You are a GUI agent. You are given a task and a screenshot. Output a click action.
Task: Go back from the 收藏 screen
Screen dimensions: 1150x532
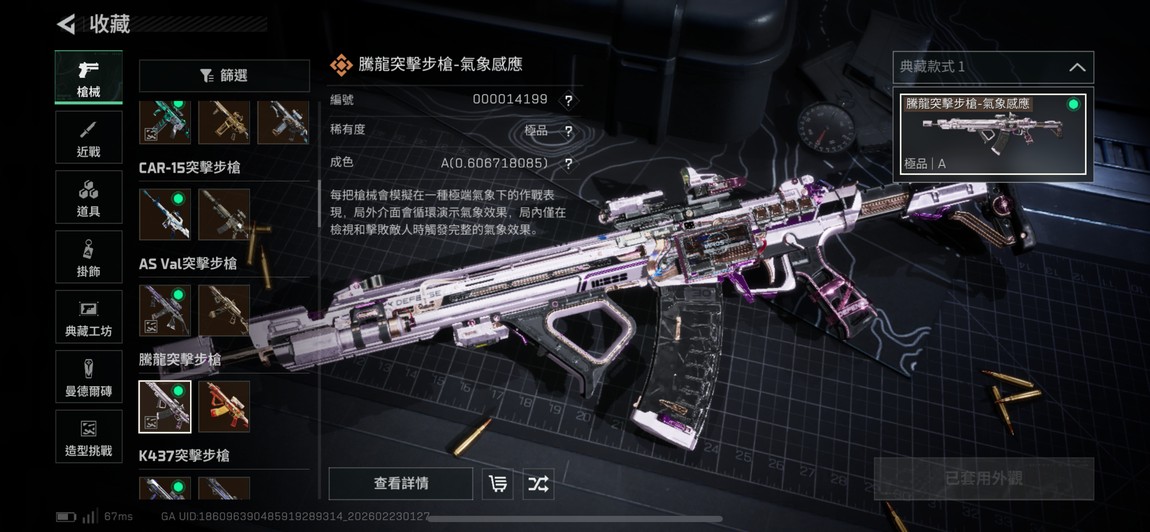pyautogui.click(x=66, y=24)
